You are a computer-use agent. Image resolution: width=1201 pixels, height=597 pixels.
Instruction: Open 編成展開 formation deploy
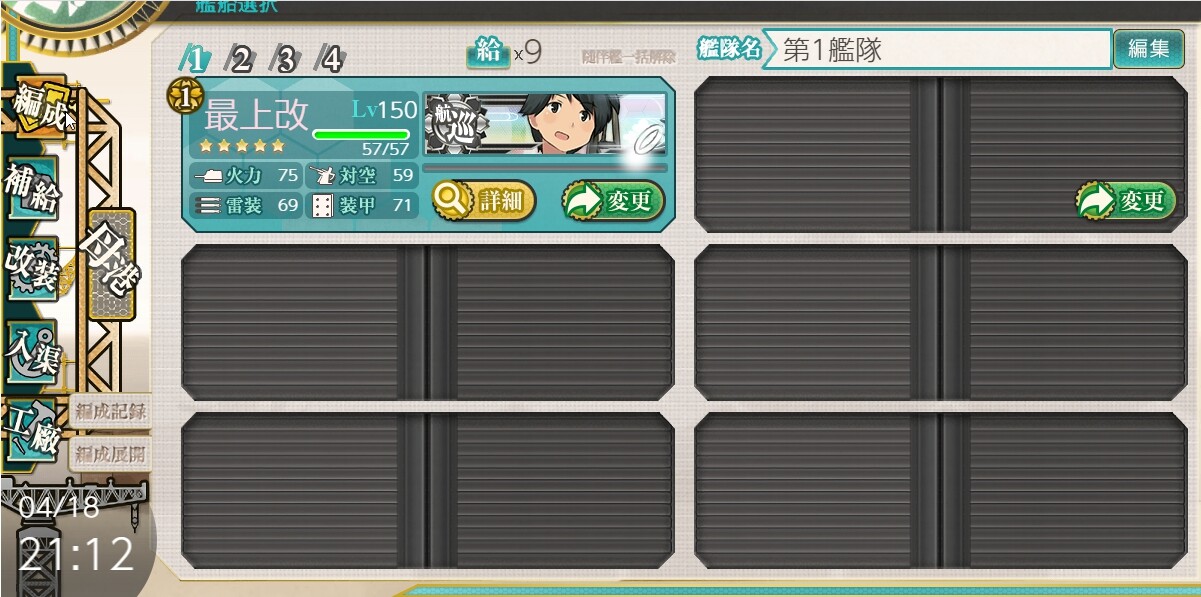pyautogui.click(x=110, y=453)
